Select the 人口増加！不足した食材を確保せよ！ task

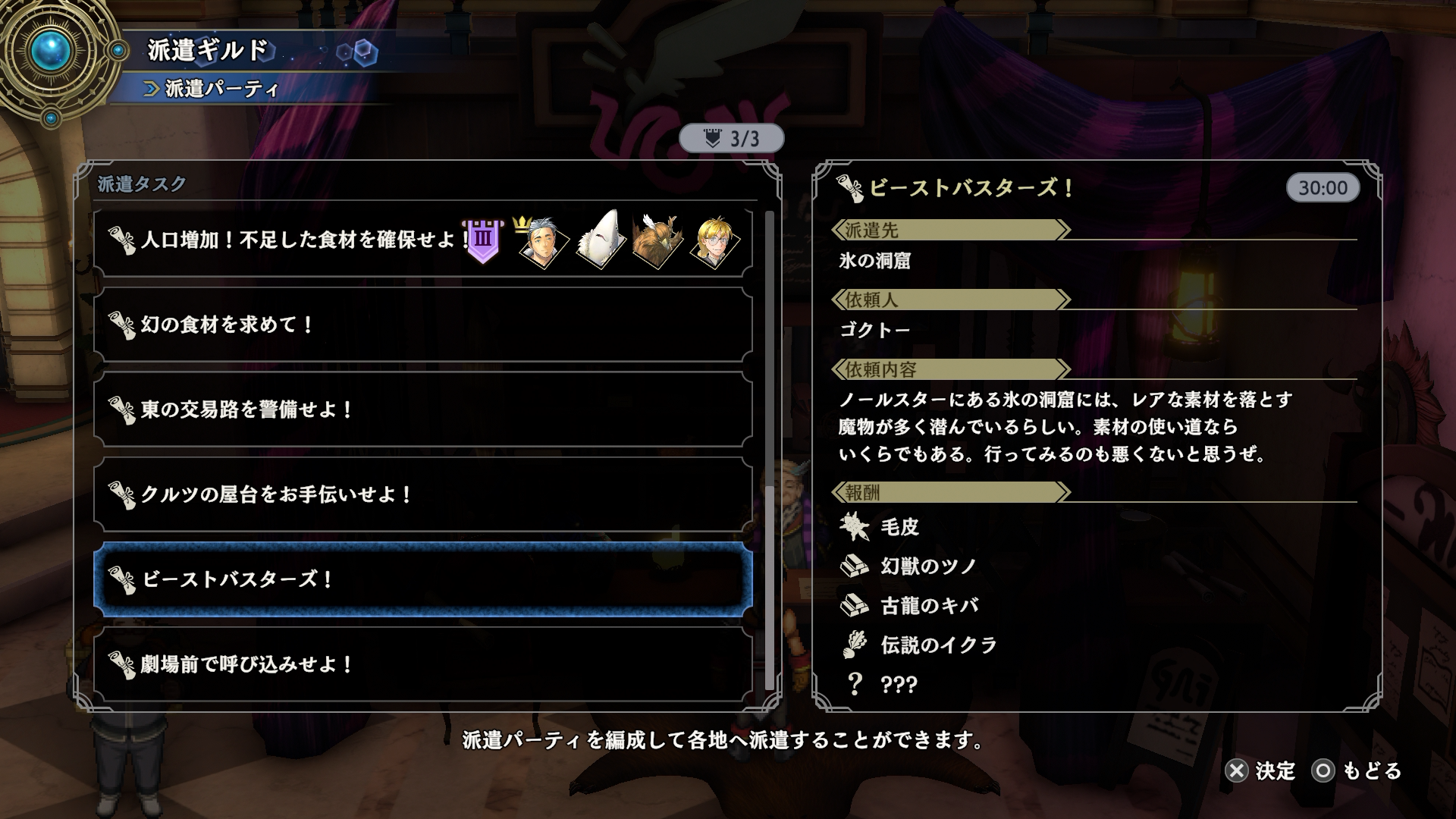[303, 240]
